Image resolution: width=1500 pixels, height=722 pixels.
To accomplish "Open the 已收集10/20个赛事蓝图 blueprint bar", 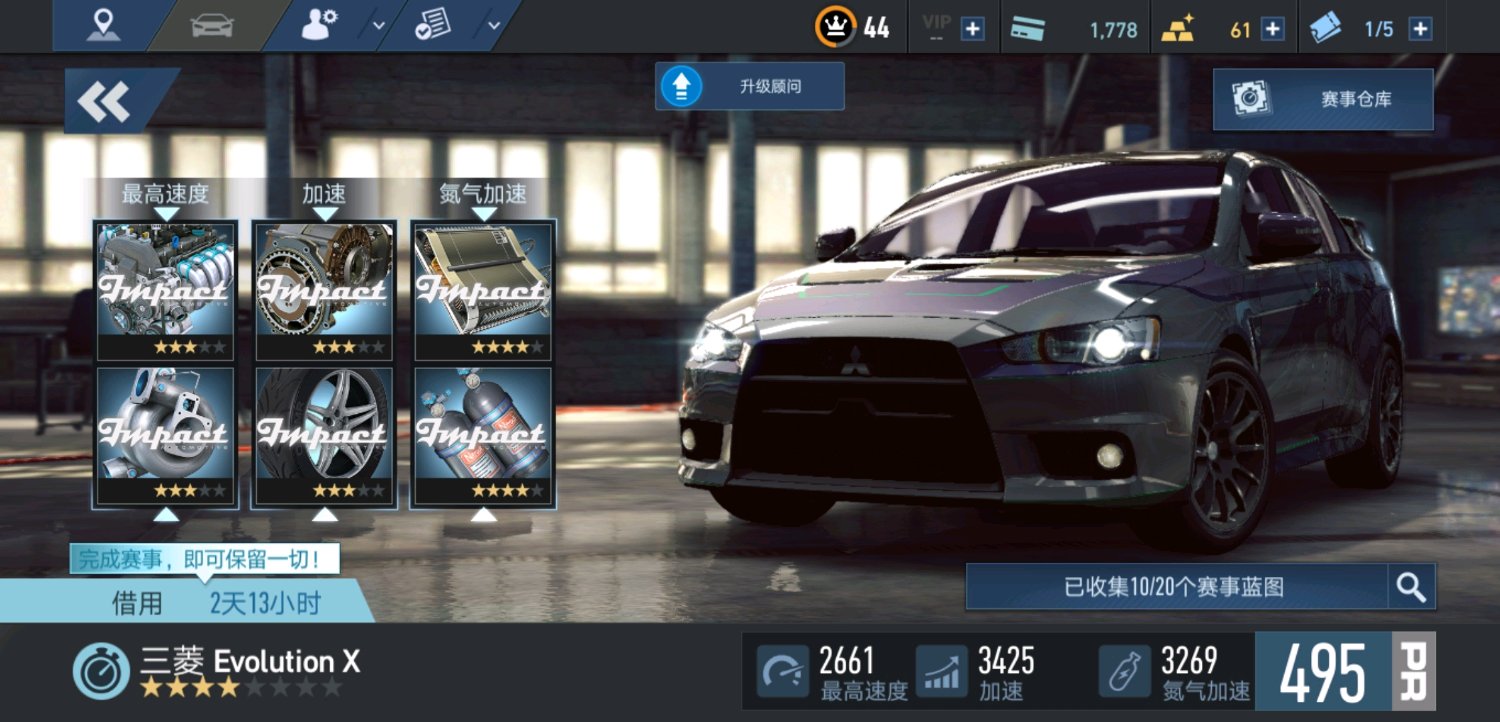I will (1176, 587).
